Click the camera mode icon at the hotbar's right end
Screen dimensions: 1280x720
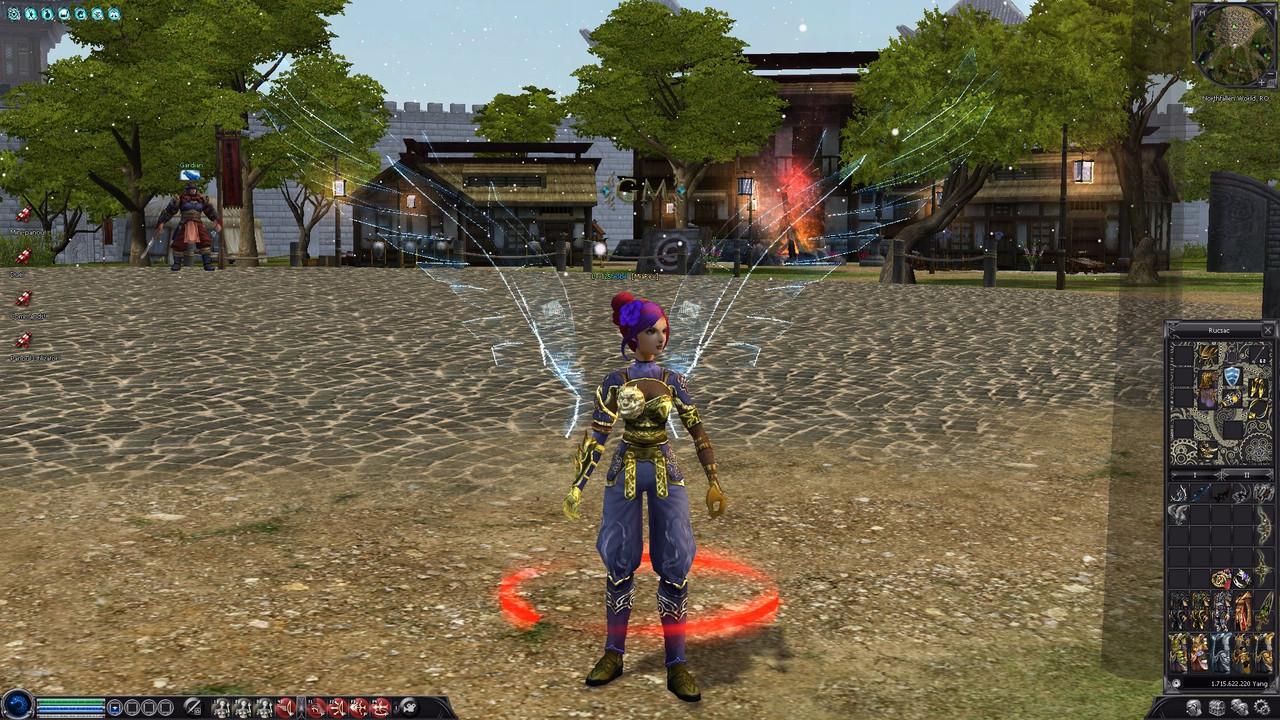(409, 707)
